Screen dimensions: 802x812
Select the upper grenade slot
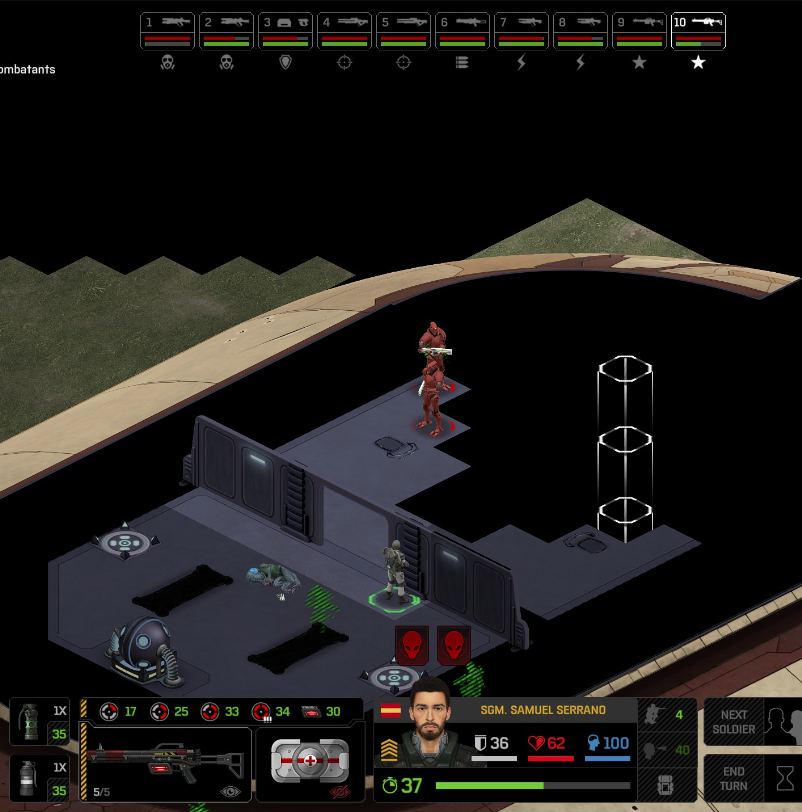(39, 721)
